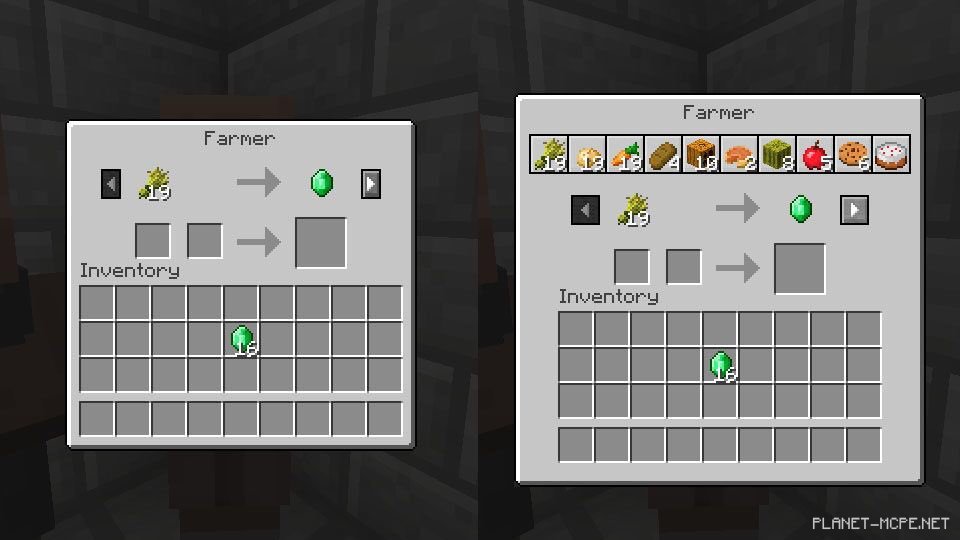
Task: Choose the potato trade tab
Action: tap(587, 155)
